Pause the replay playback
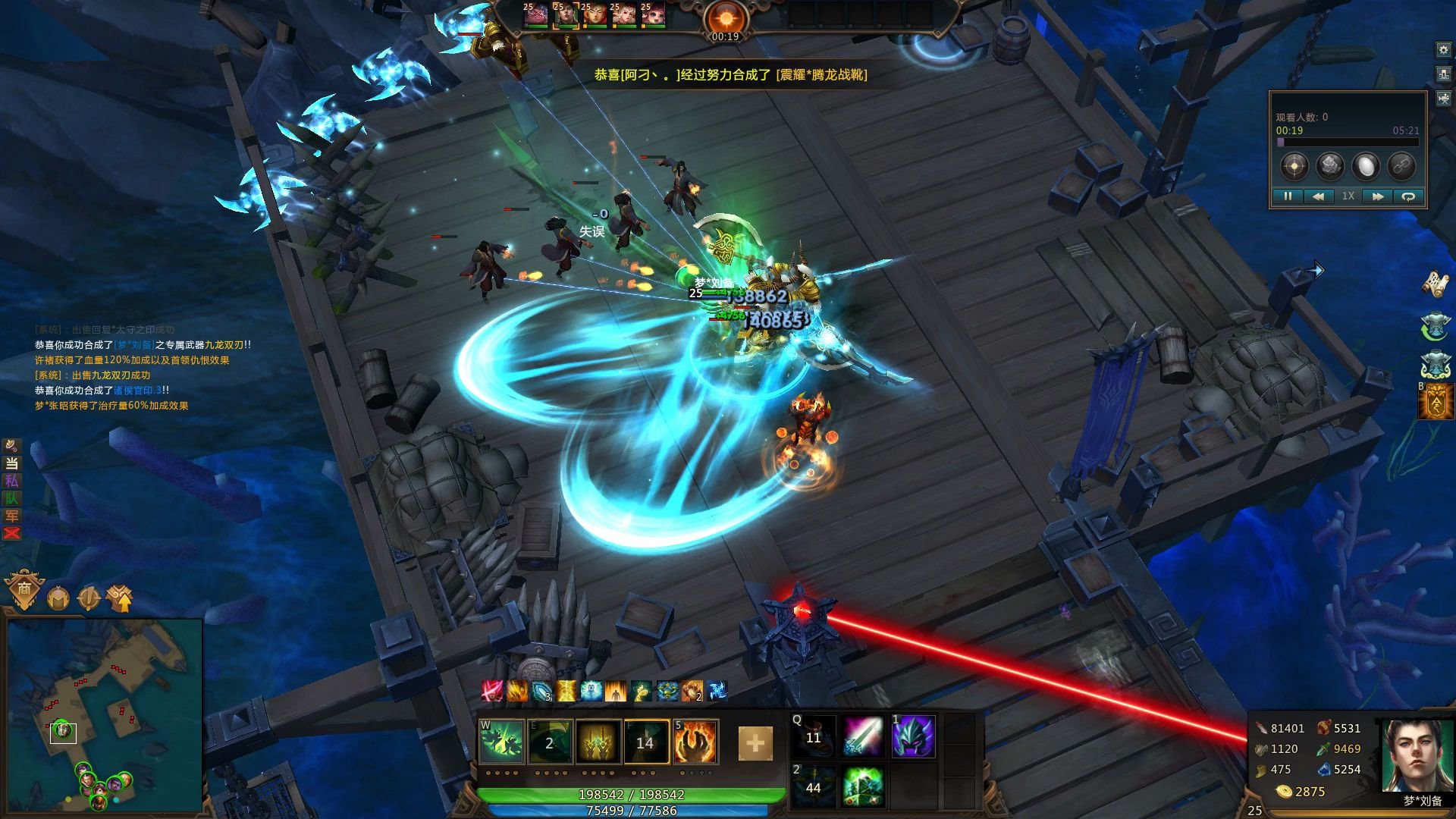 (x=1288, y=196)
